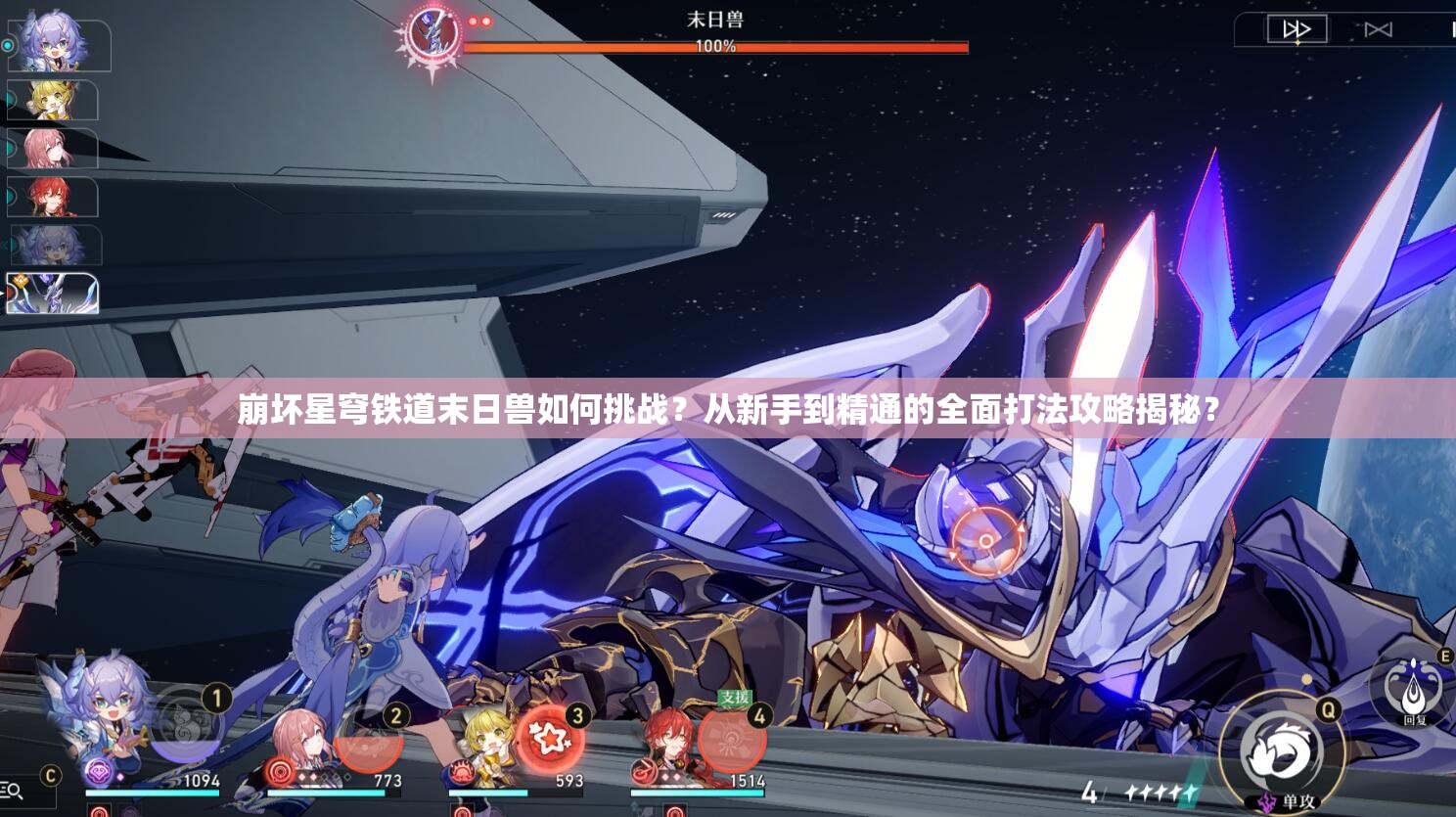This screenshot has height=817, width=1456.
Task: Select the 支援 support tag above character 4
Action: (735, 698)
